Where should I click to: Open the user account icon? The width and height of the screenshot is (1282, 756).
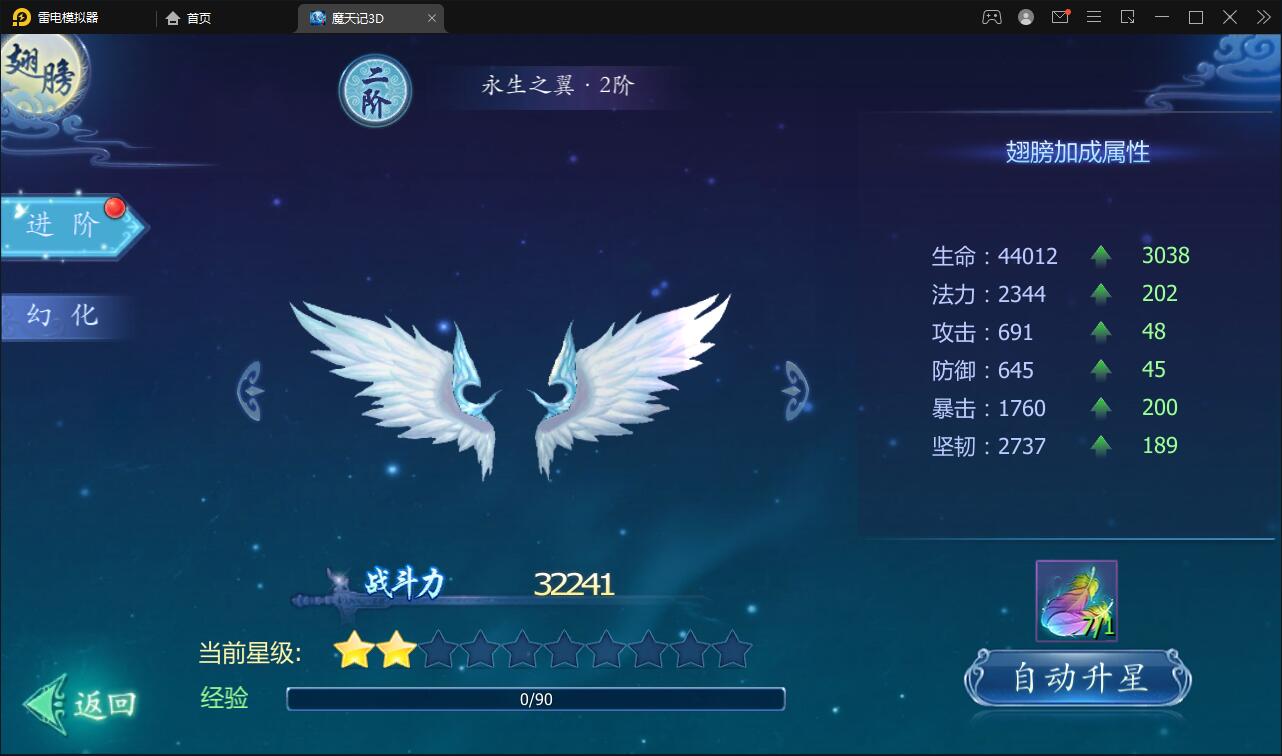tap(1025, 17)
